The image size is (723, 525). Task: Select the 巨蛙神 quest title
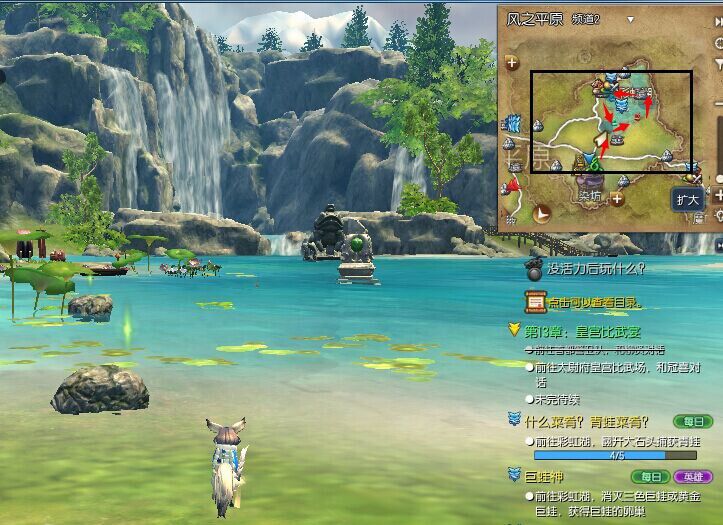546,477
